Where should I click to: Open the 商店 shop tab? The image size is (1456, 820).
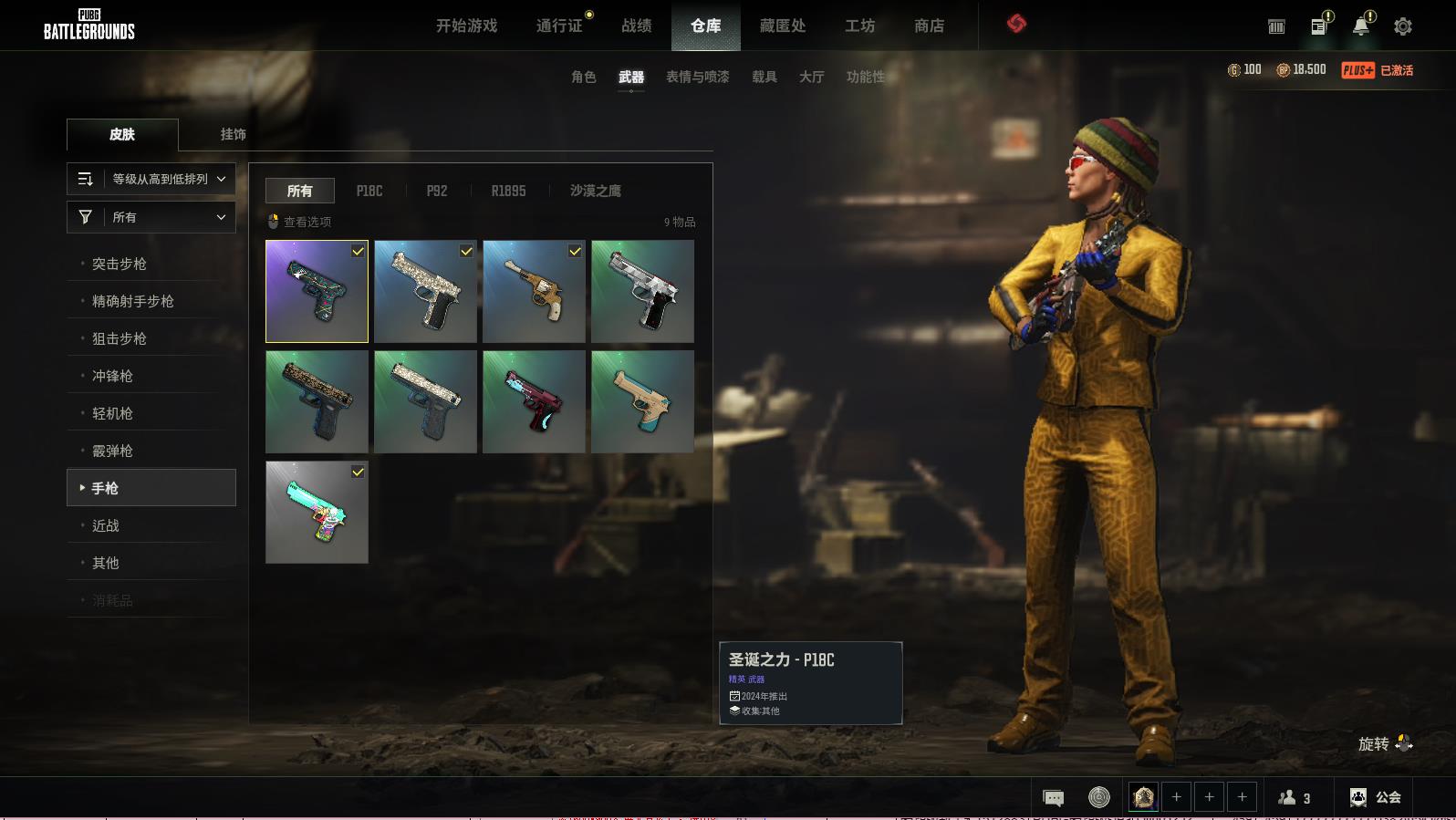tap(929, 26)
